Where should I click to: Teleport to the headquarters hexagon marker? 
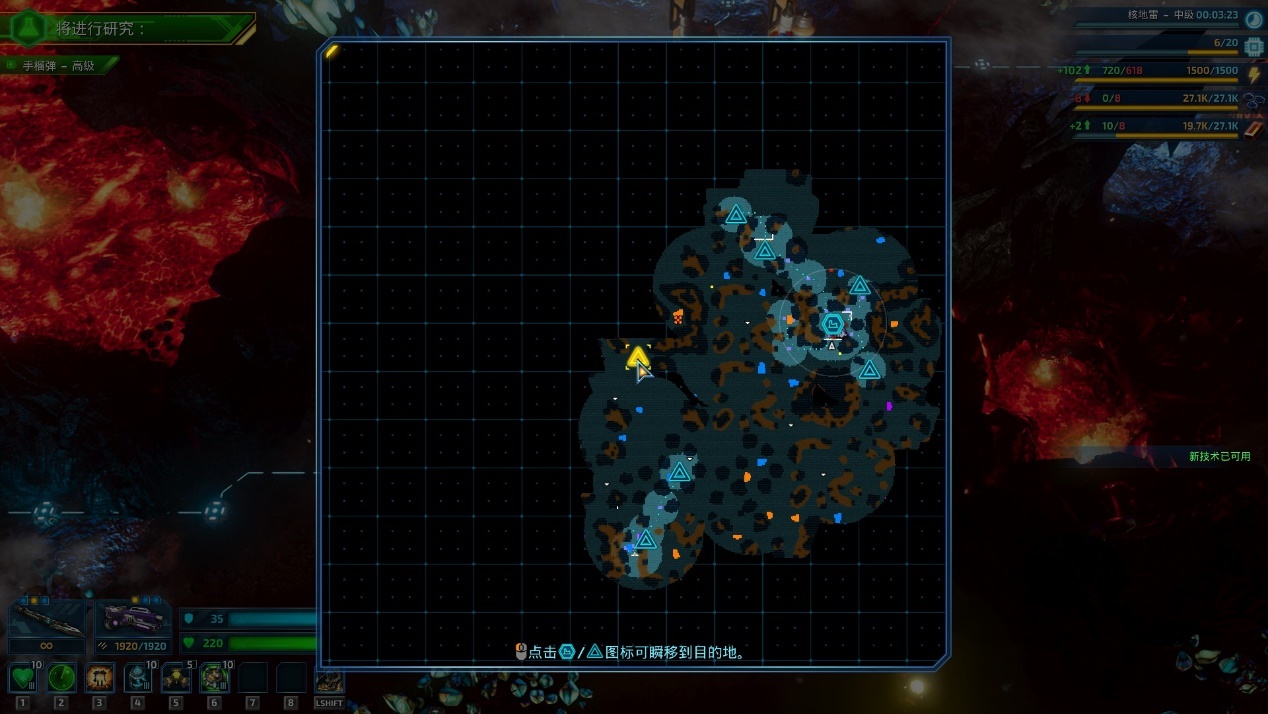[x=832, y=323]
